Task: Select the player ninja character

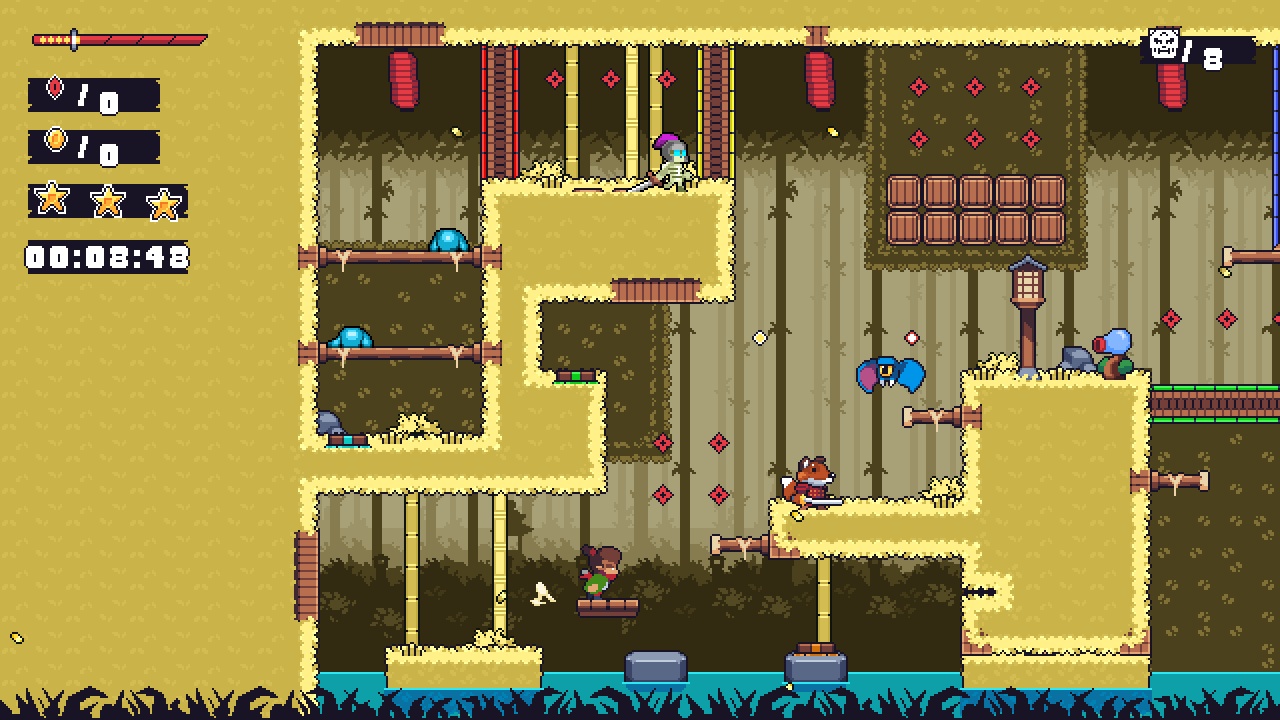Action: pyautogui.click(x=600, y=567)
